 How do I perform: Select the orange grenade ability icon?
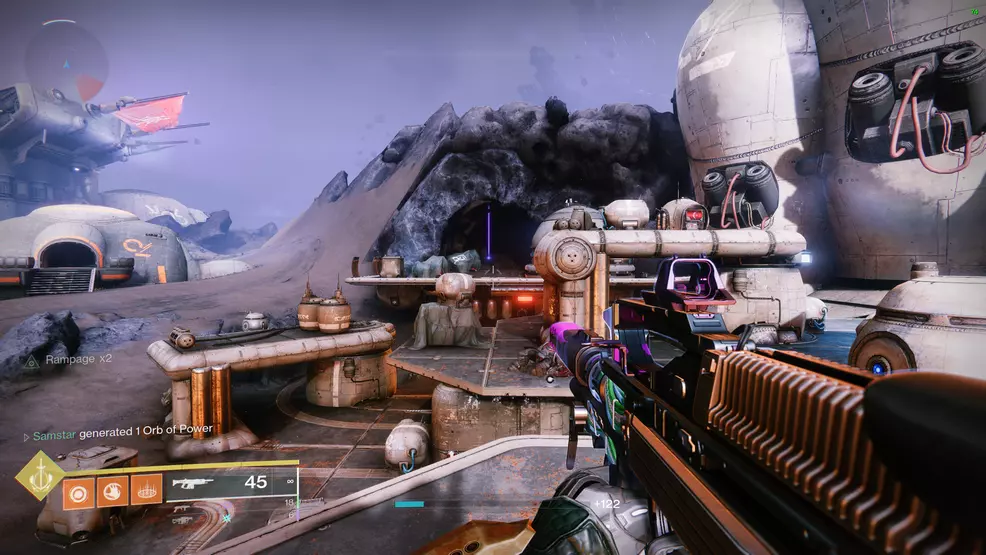79,489
